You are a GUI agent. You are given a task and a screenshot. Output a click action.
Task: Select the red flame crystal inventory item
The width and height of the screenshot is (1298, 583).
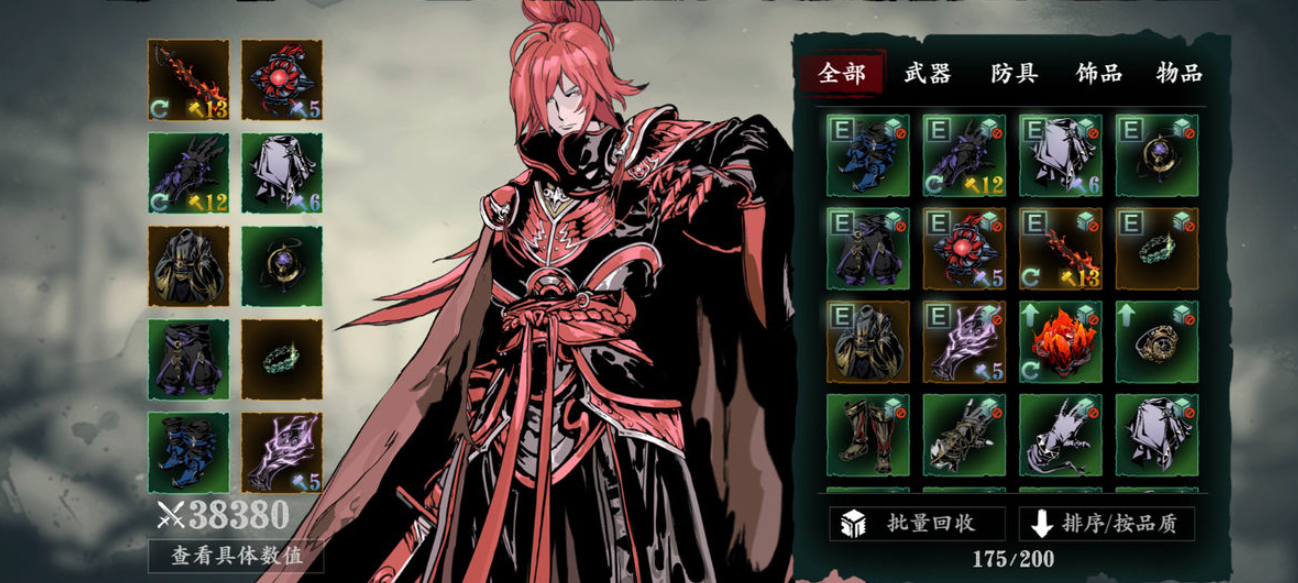coord(1060,342)
